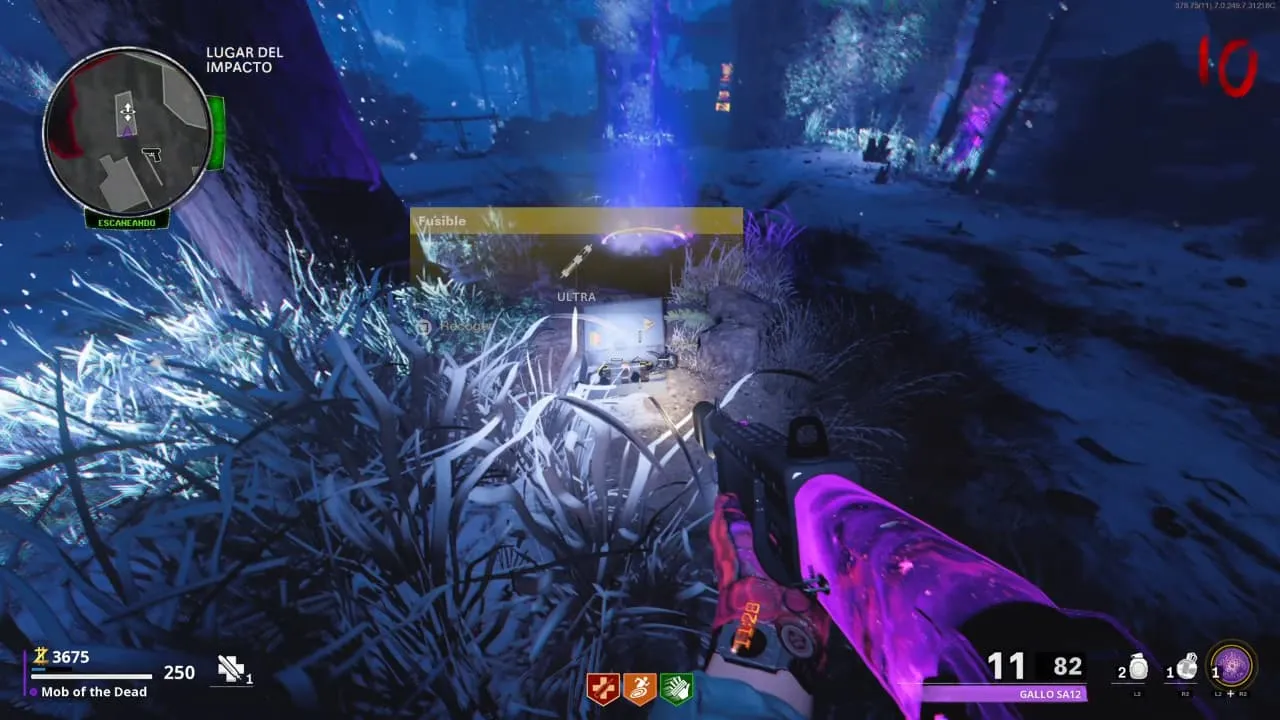Viewport: 1280px width, 720px height.
Task: Select the lethal grenade slot
Action: click(1186, 668)
